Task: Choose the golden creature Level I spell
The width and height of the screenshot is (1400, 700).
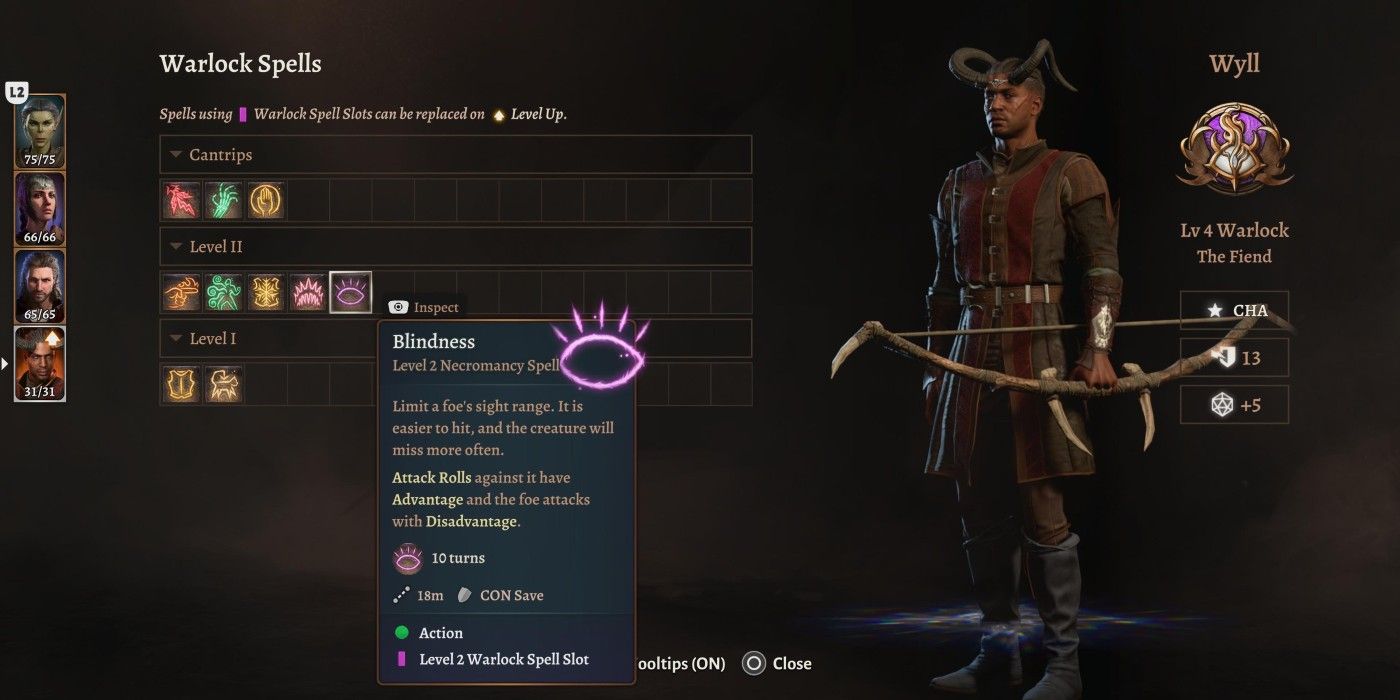Action: pyautogui.click(x=223, y=384)
